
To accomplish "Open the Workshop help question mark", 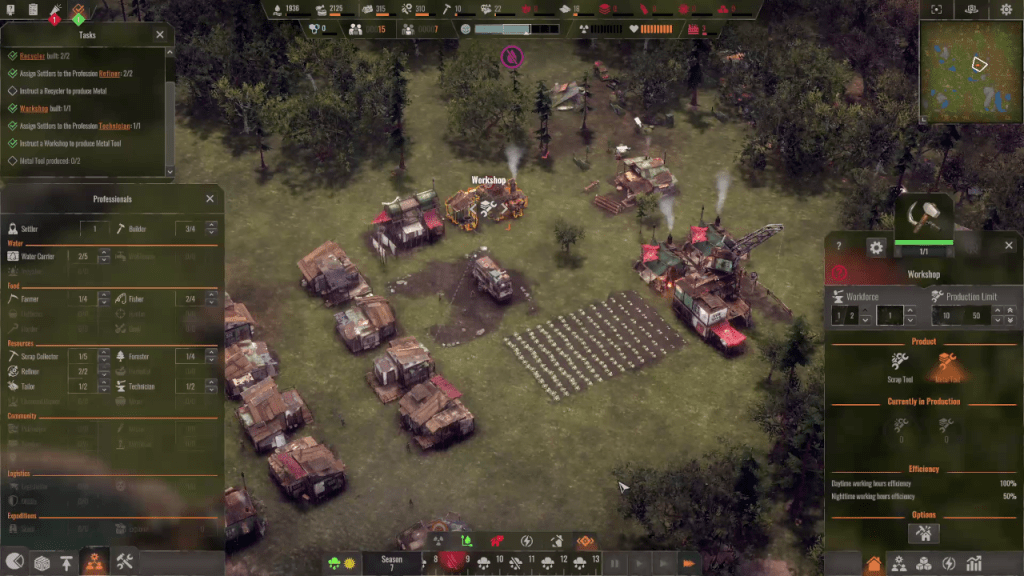I will pos(838,246).
